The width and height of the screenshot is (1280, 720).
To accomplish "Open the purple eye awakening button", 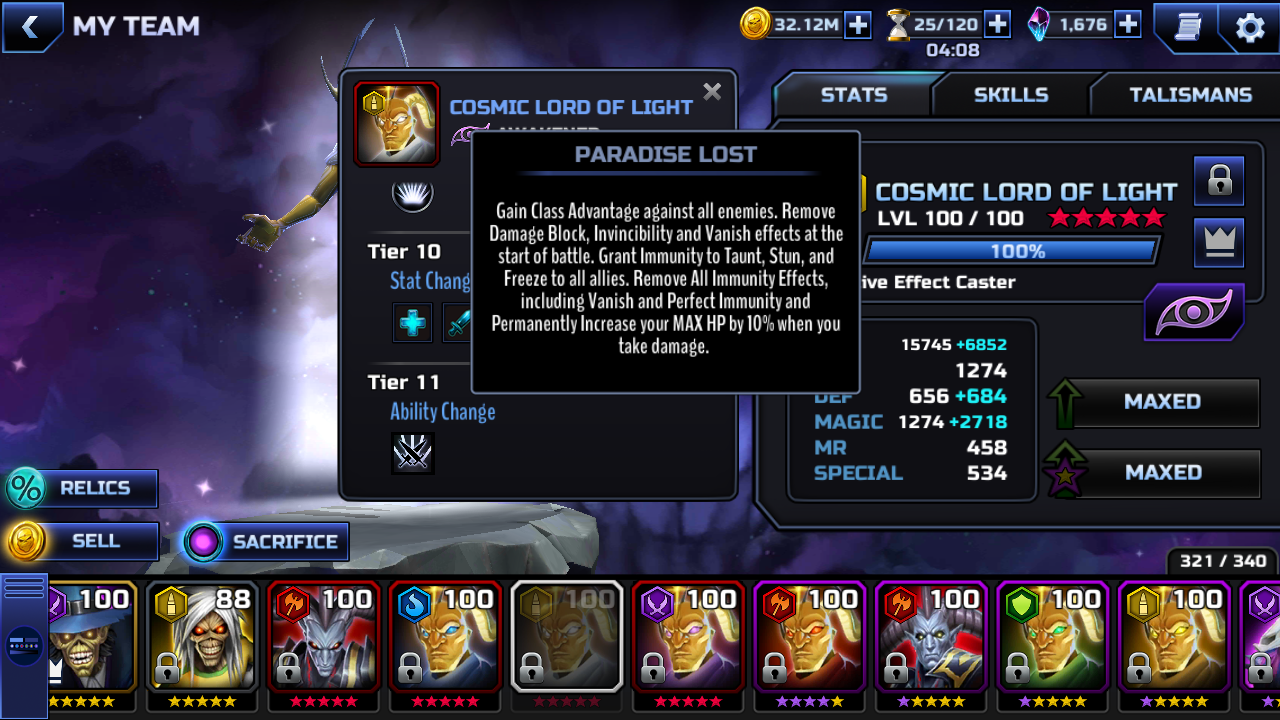I will click(1194, 312).
